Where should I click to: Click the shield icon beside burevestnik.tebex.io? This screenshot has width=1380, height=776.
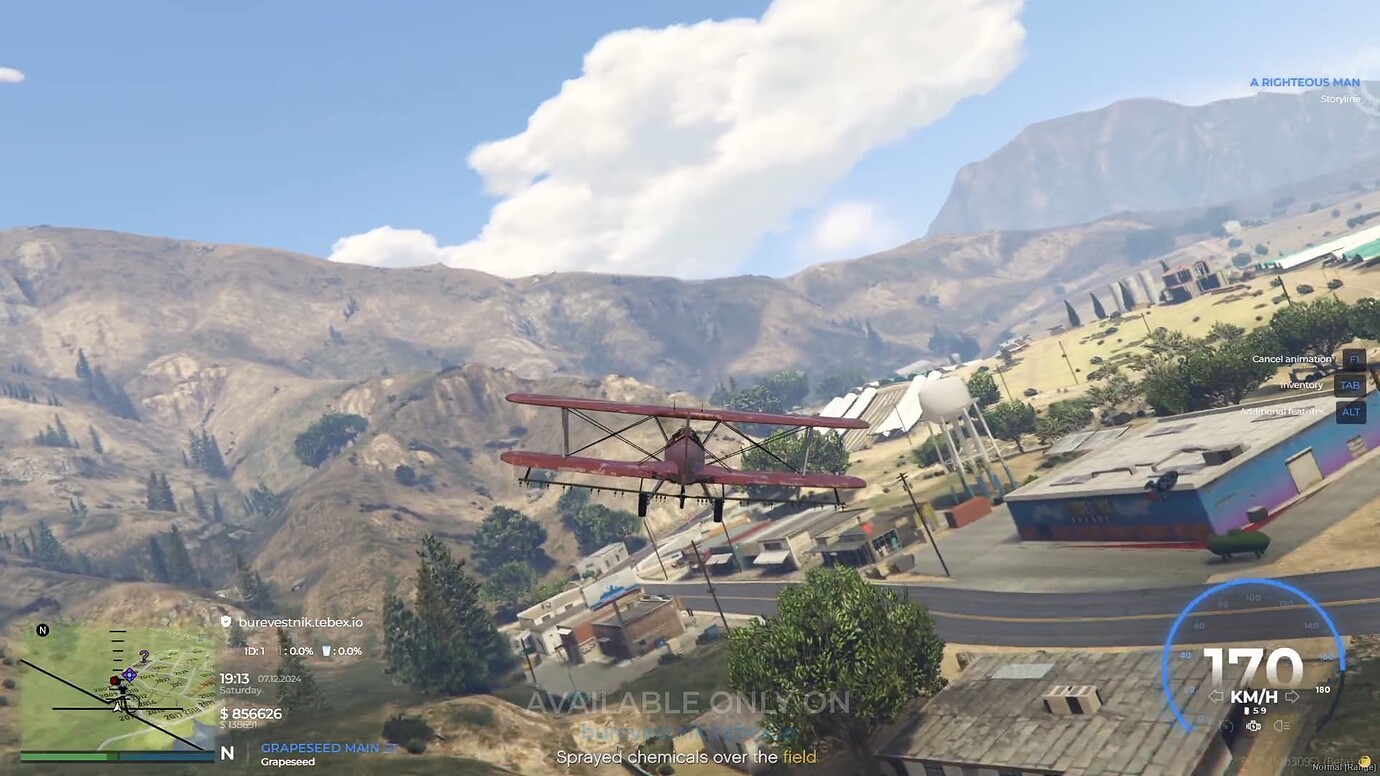(226, 622)
